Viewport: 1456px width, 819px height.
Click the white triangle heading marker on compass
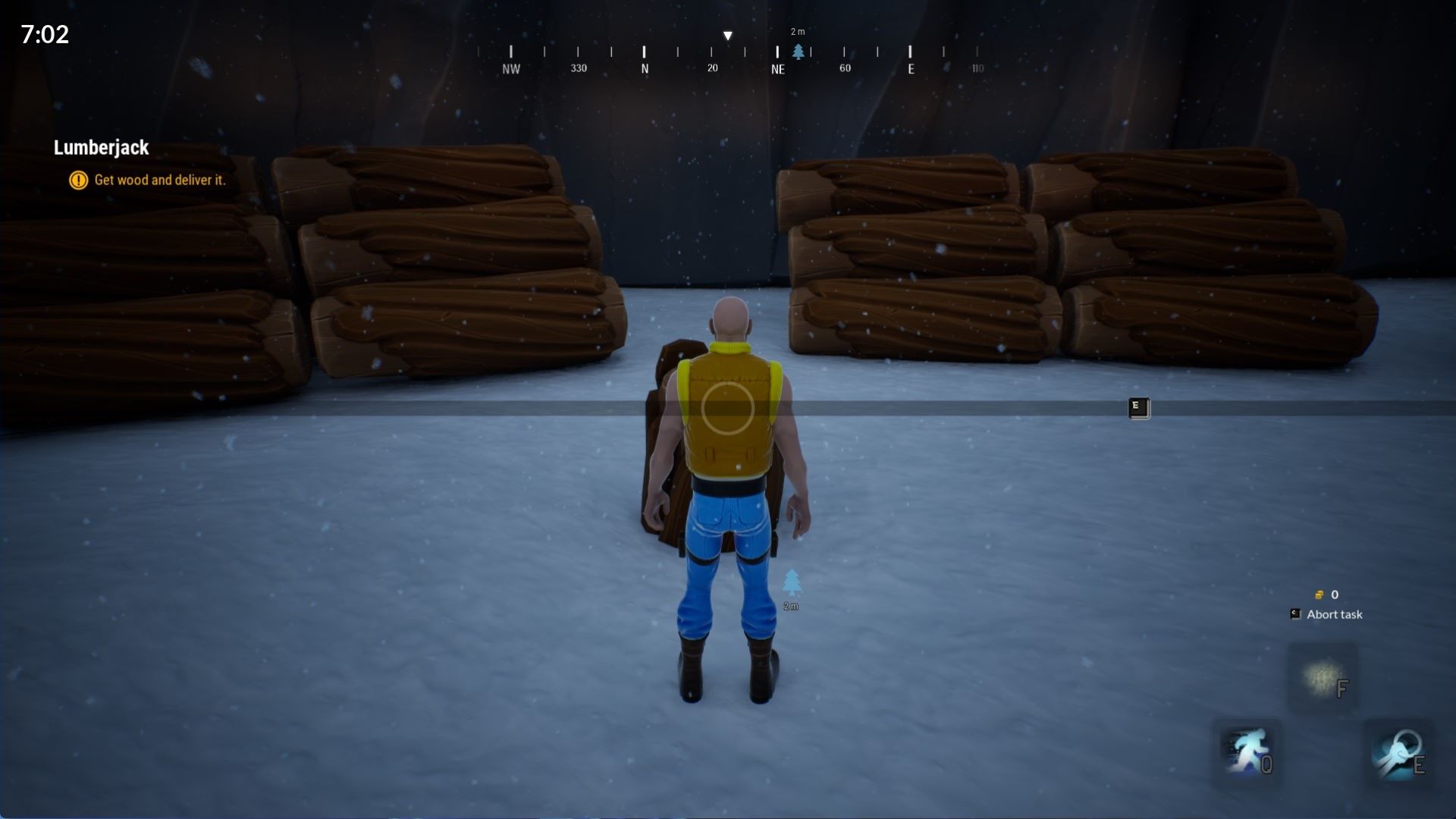pos(727,35)
